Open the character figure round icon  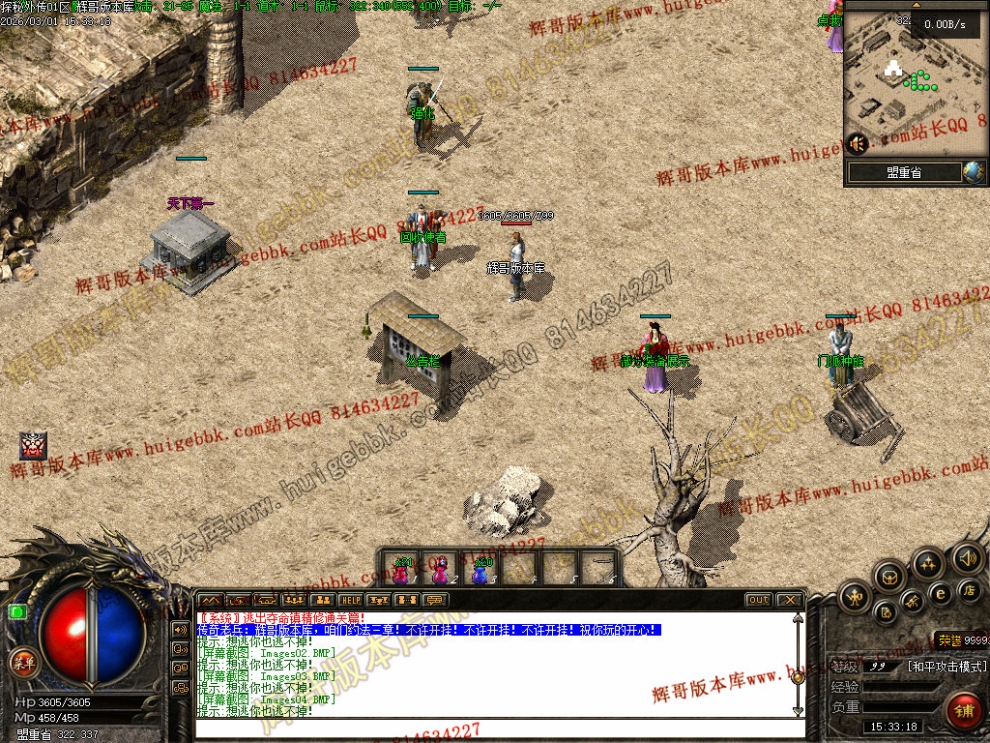(x=855, y=598)
